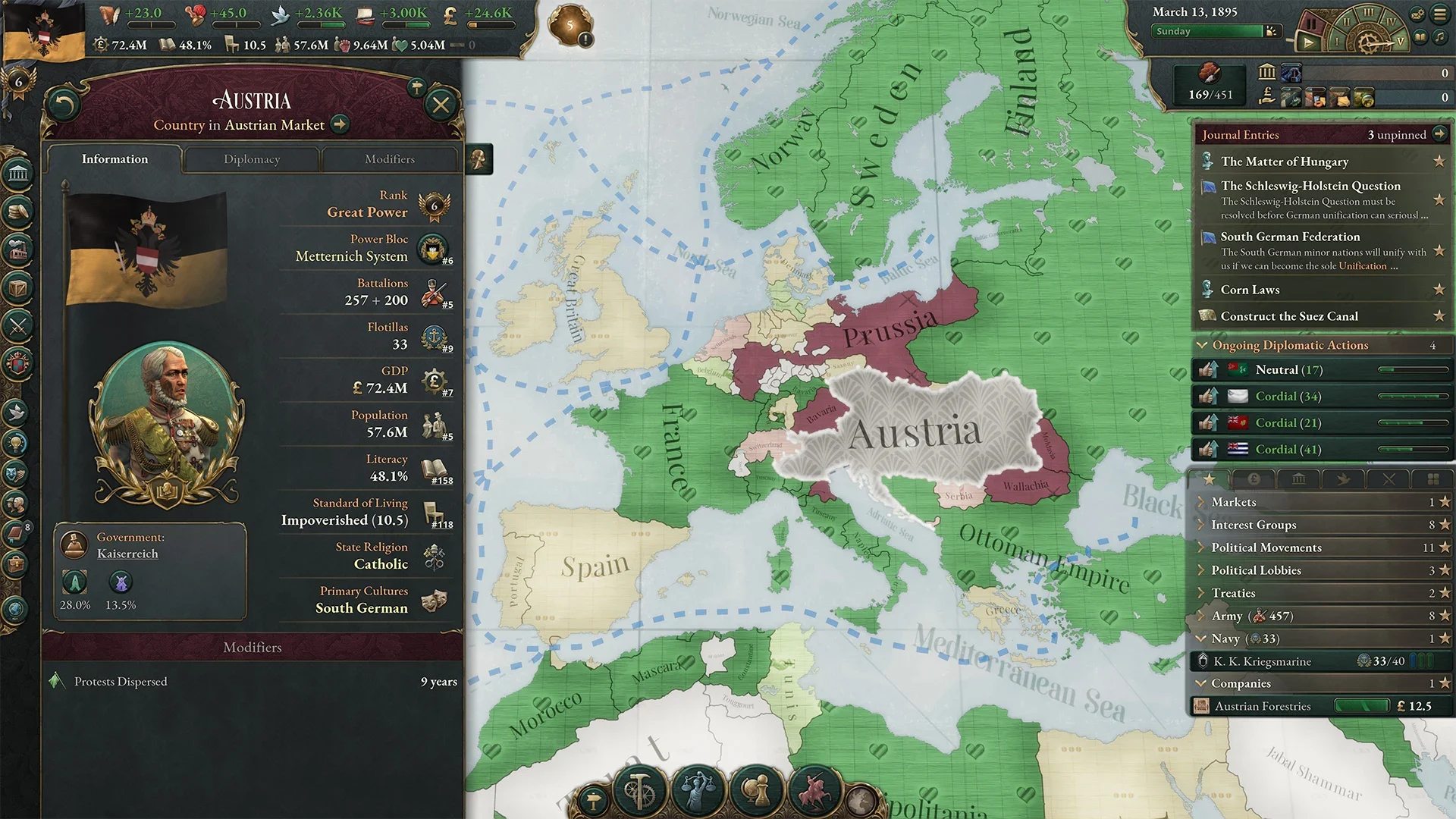Click the Austrian Forestries prosperity bar
1456x819 pixels.
pyautogui.click(x=1362, y=705)
